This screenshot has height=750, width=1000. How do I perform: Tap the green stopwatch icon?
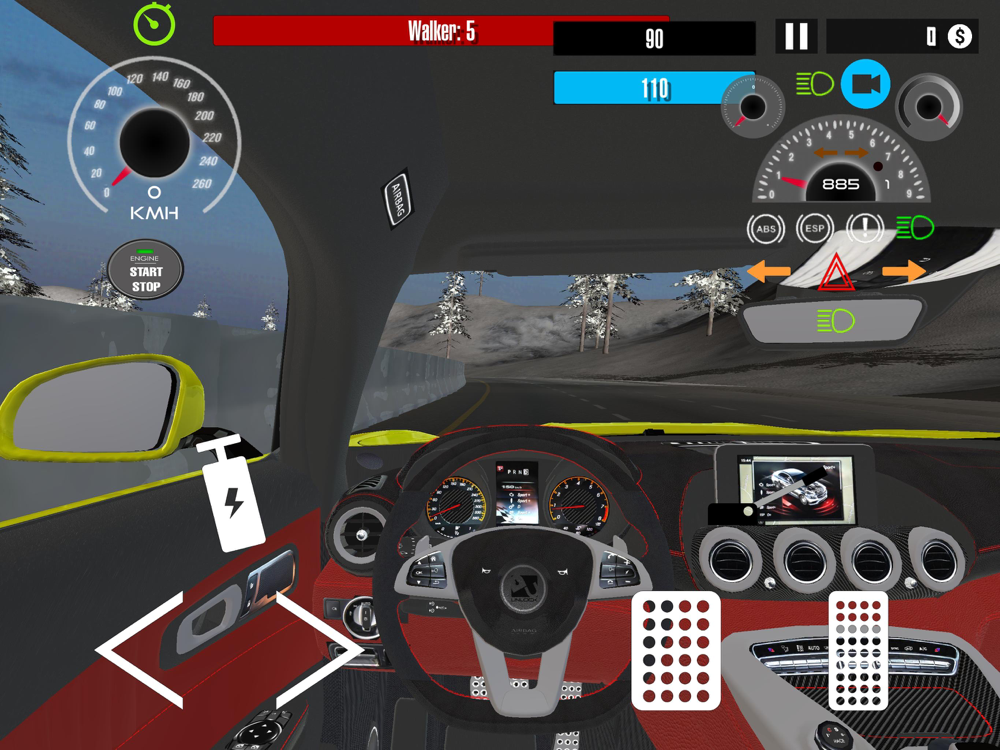(x=154, y=24)
